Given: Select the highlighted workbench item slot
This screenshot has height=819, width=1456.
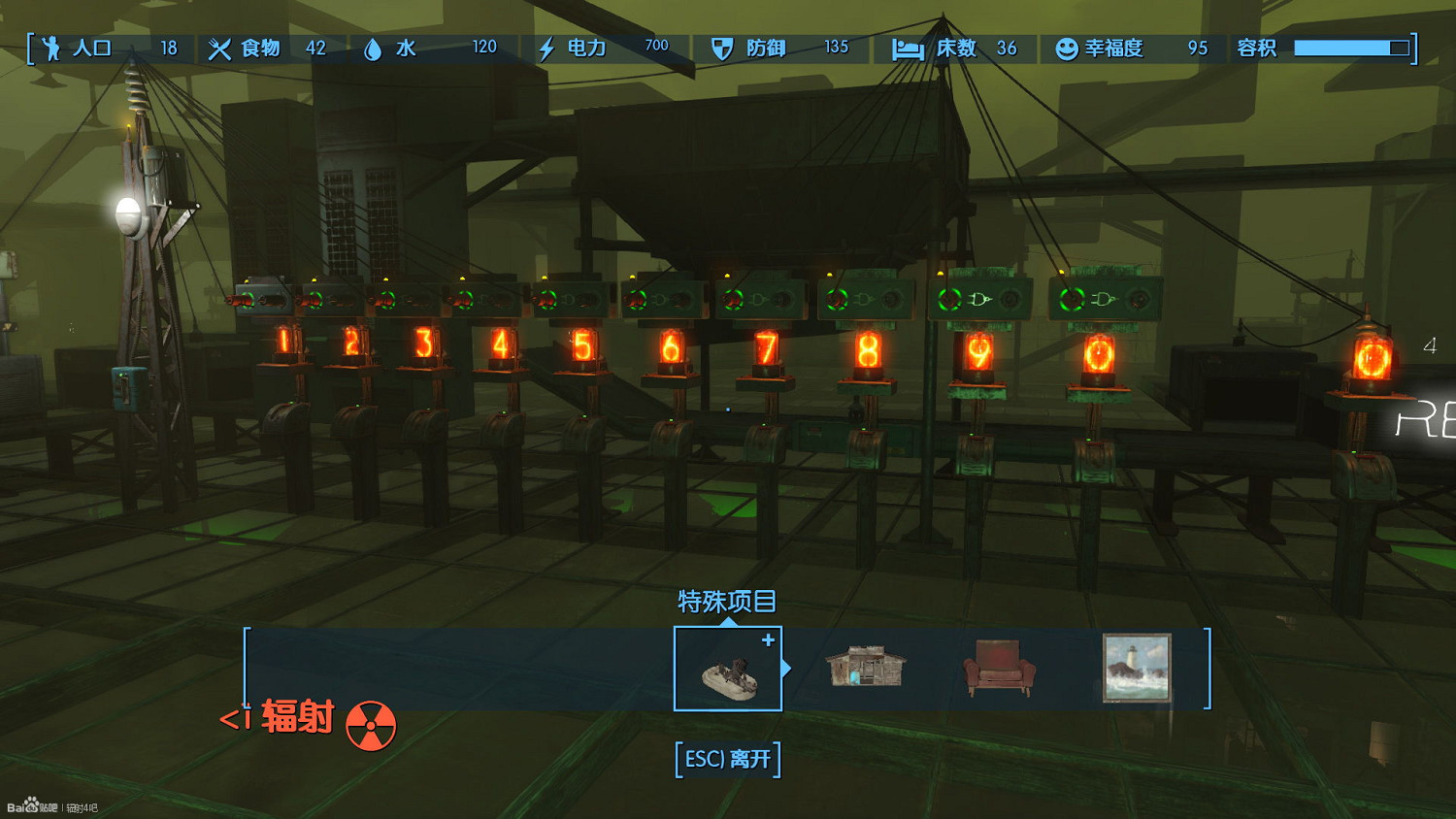Looking at the screenshot, I should 727,669.
